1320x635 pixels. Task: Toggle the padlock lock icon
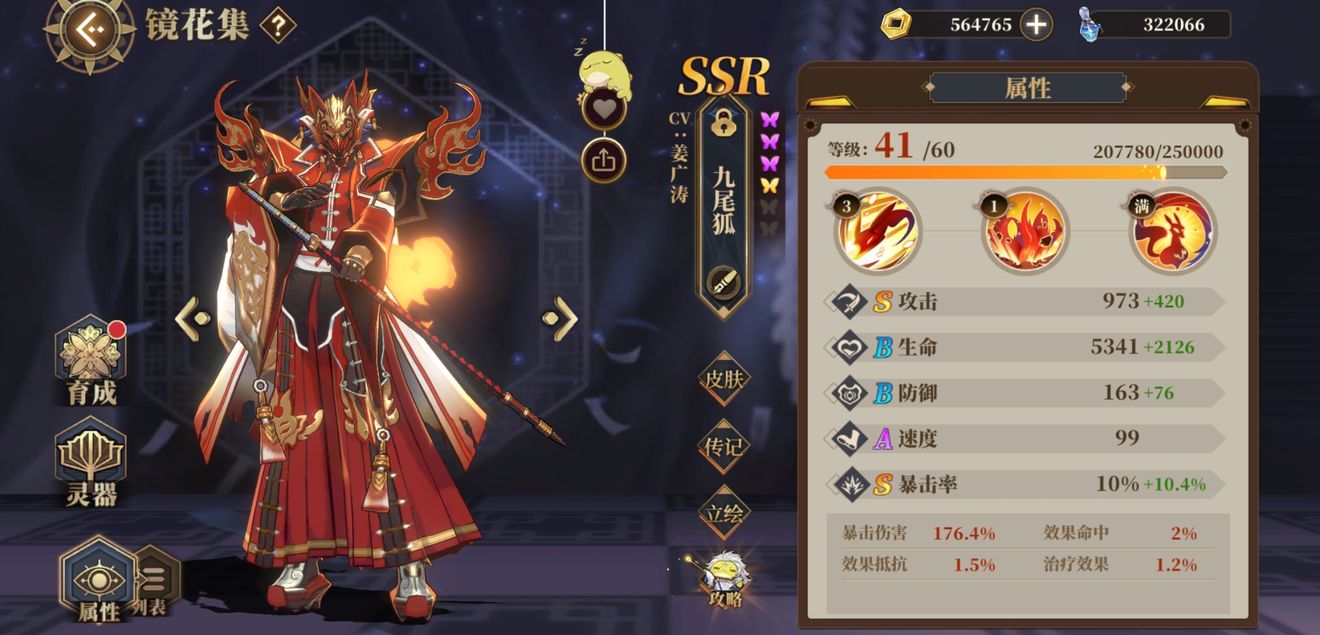[x=722, y=122]
